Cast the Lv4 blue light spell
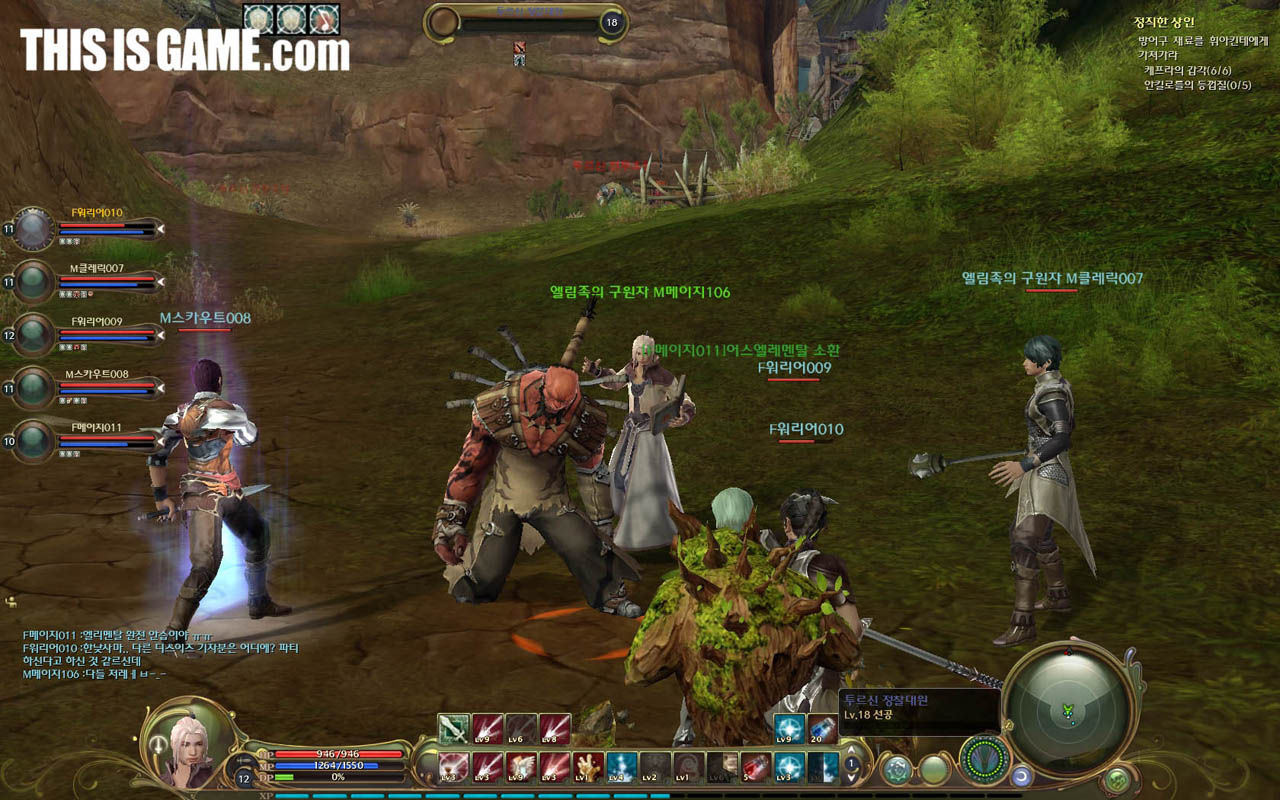1280x800 pixels. point(621,767)
